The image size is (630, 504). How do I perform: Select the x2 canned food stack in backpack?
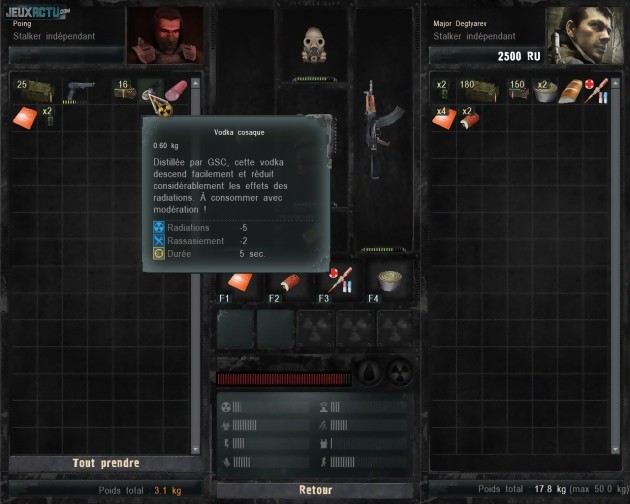click(x=546, y=92)
